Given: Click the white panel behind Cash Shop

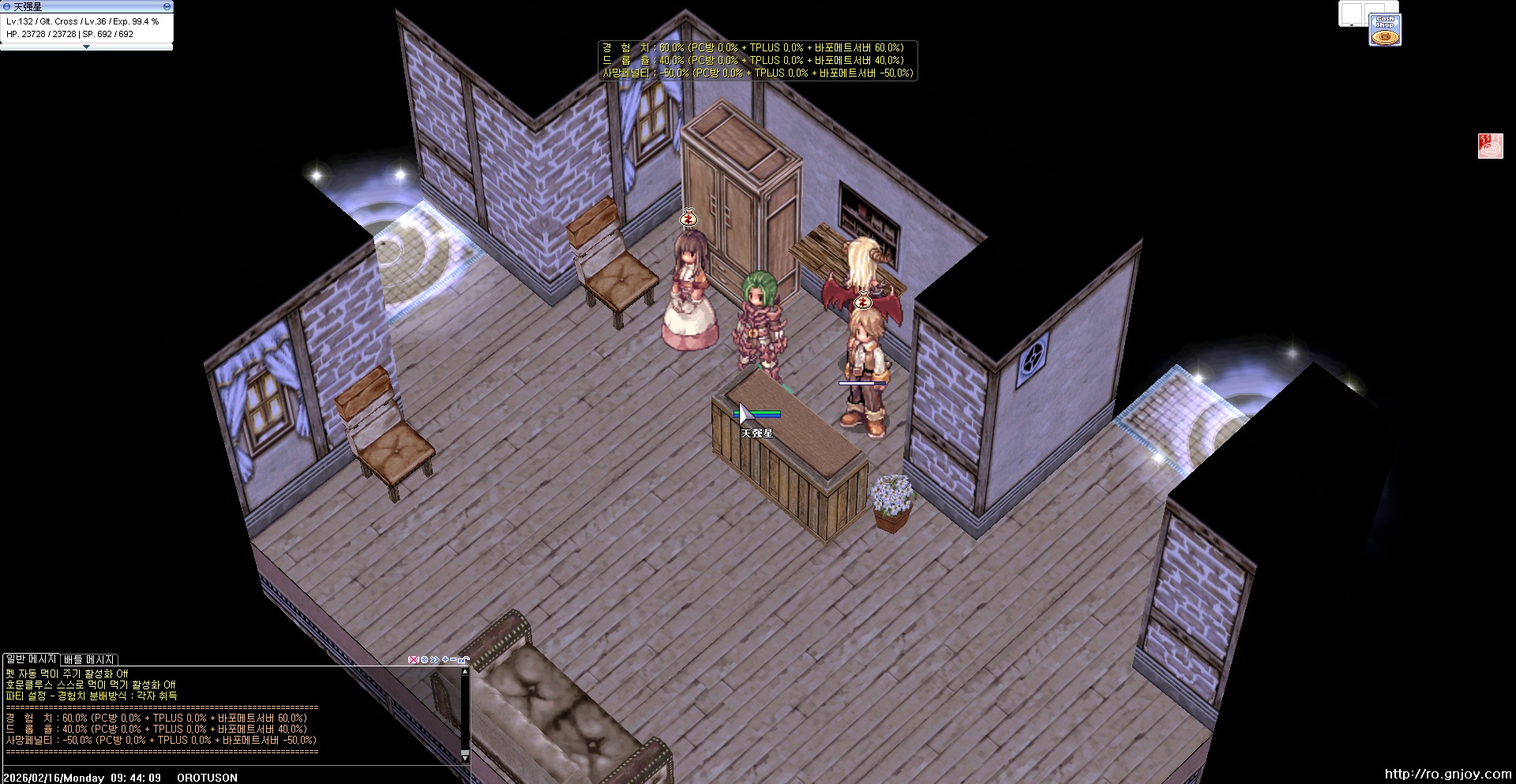Looking at the screenshot, I should [x=1352, y=13].
